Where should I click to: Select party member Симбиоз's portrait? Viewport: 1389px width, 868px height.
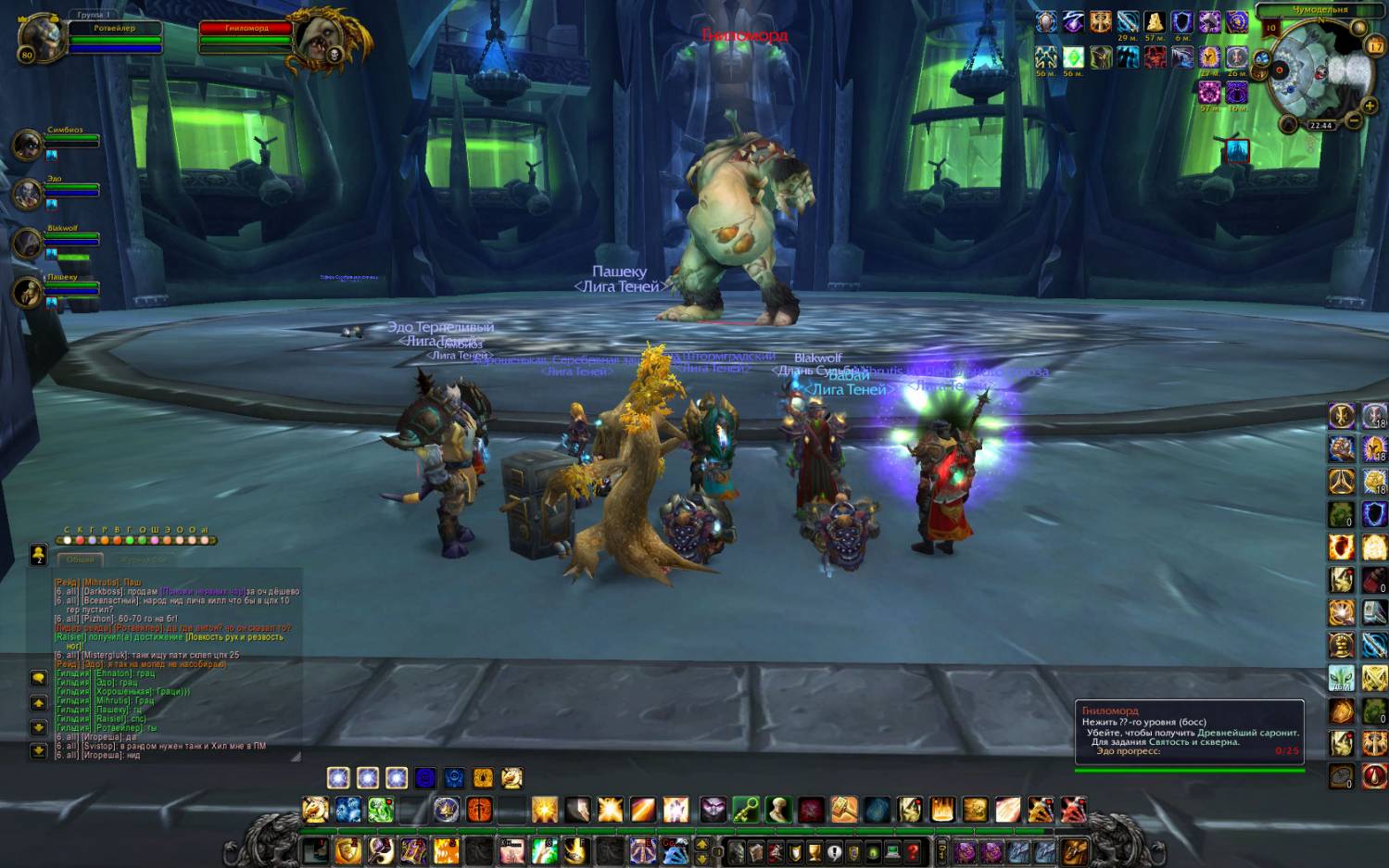click(x=27, y=145)
